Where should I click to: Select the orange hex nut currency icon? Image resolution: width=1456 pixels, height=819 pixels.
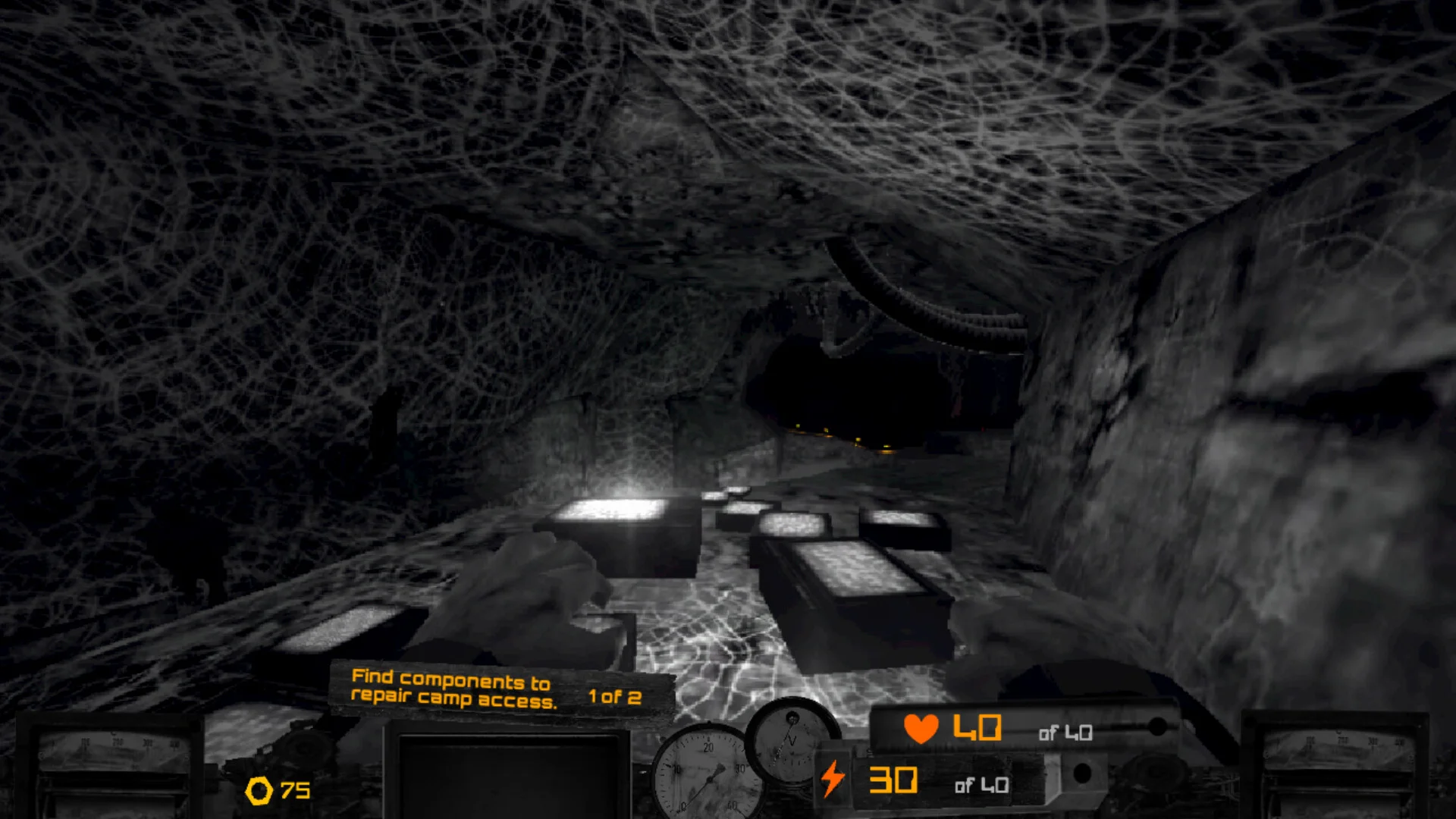click(259, 791)
